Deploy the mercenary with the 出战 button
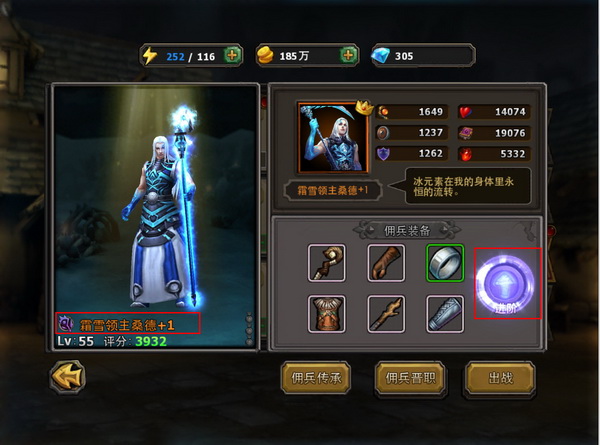Screen dimensions: 600x445 point(500,377)
